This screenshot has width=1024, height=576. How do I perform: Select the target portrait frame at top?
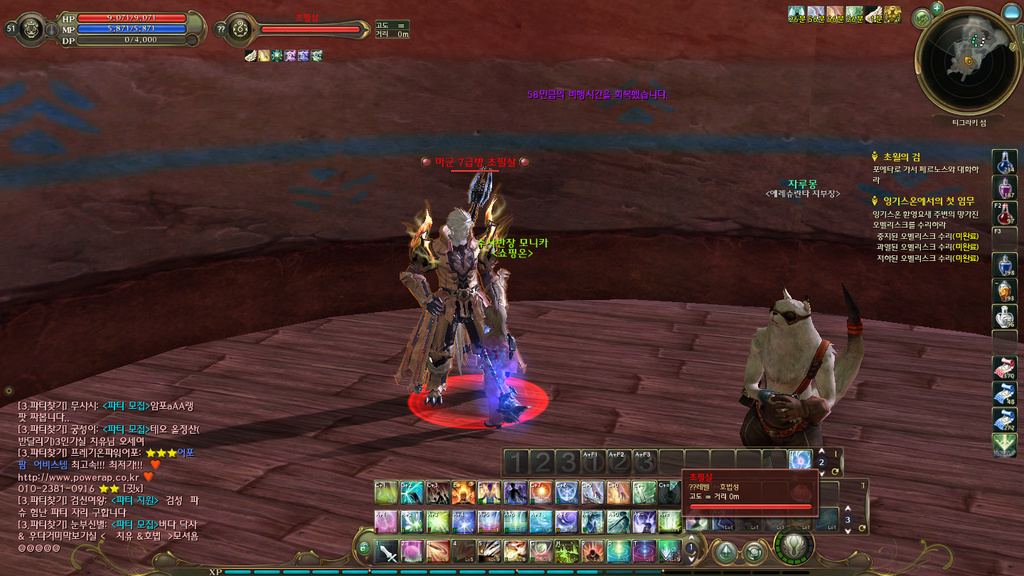[239, 29]
